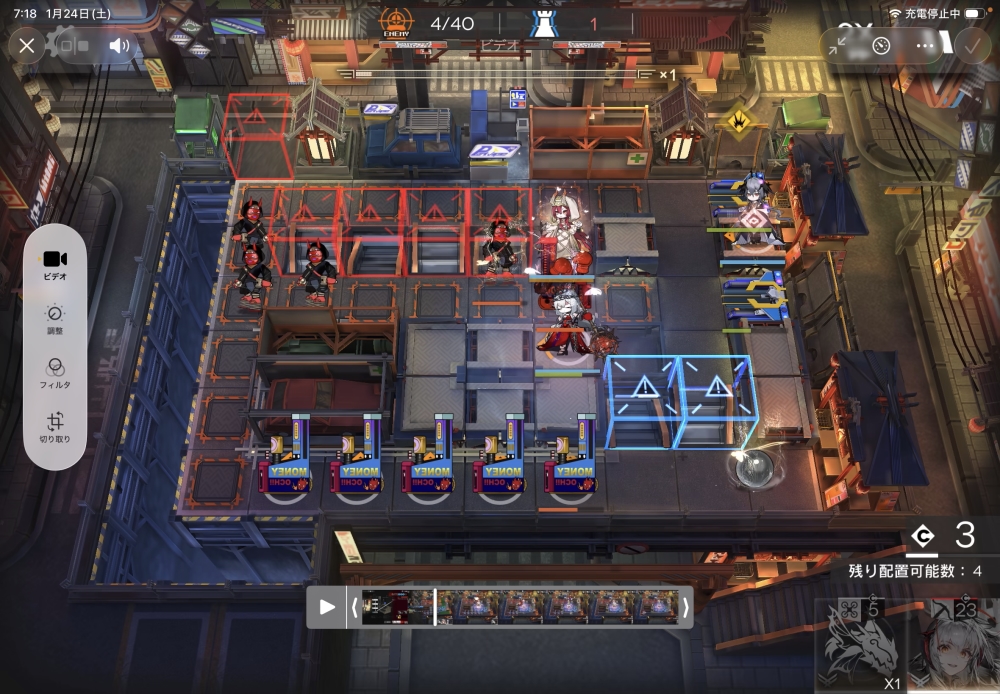Switch to the 調整 (Adjust) tab
Viewport: 1000px width, 694px height.
(55, 319)
